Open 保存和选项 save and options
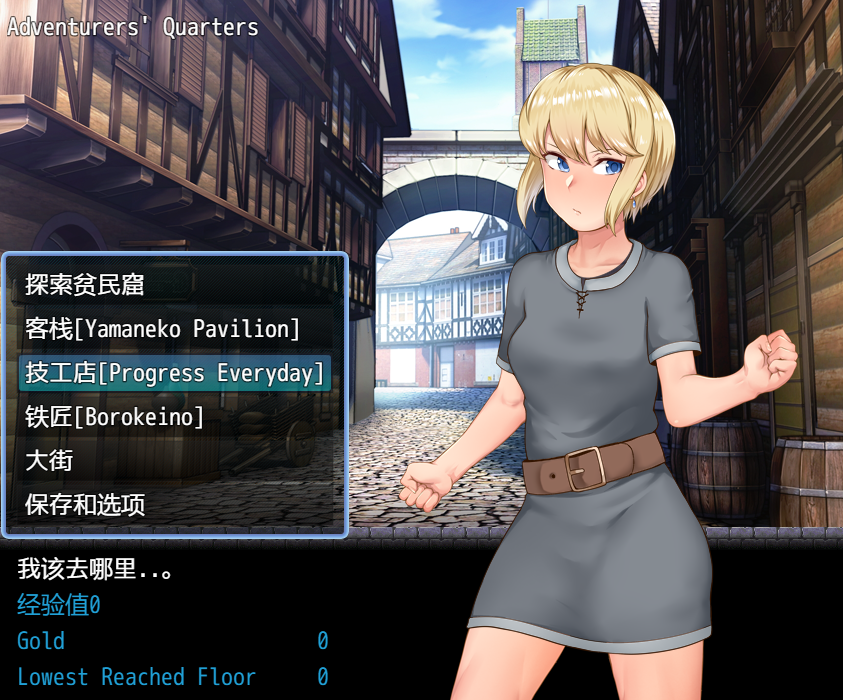843x700 pixels. (x=85, y=505)
